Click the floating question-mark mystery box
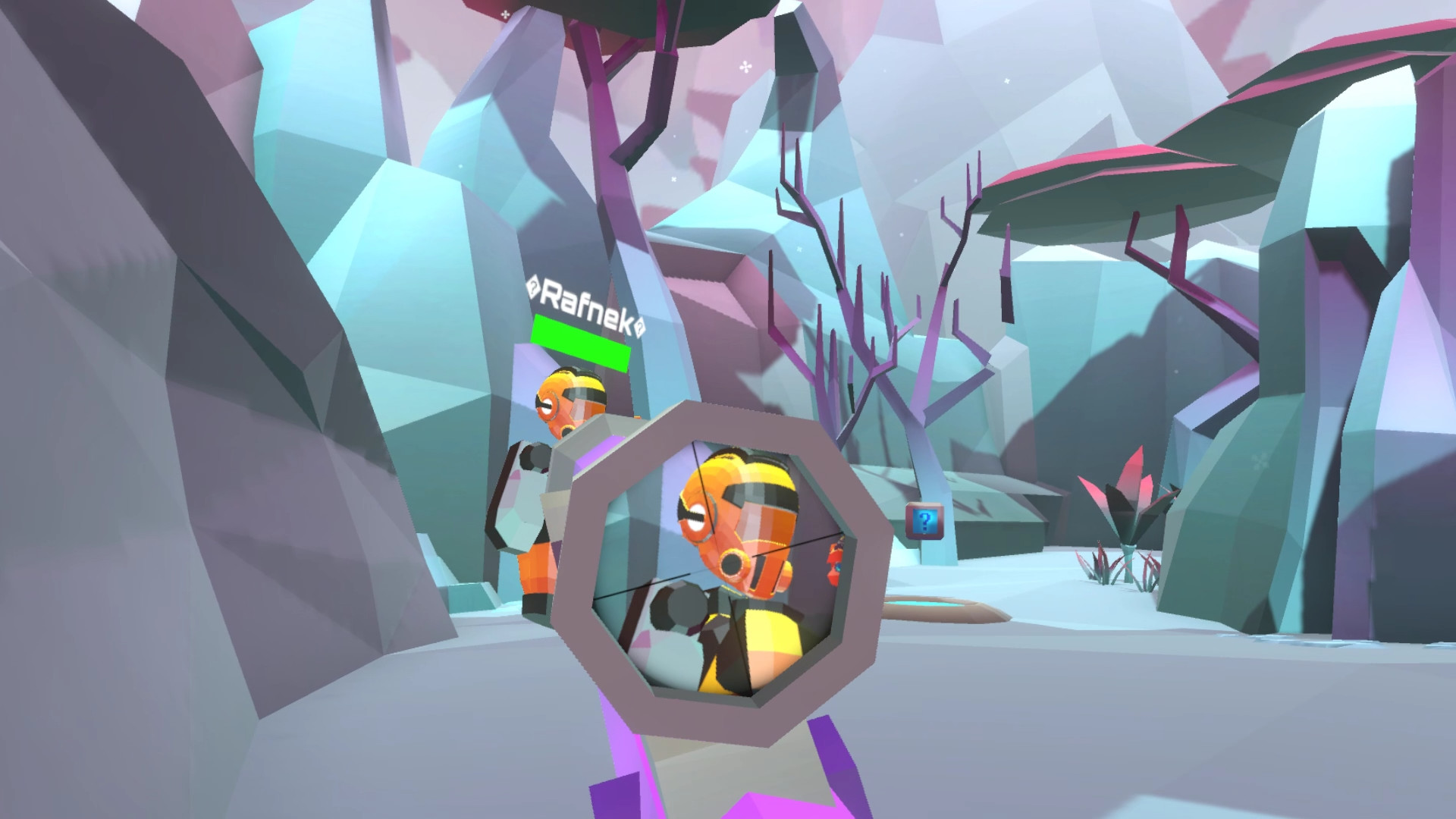 (x=923, y=522)
